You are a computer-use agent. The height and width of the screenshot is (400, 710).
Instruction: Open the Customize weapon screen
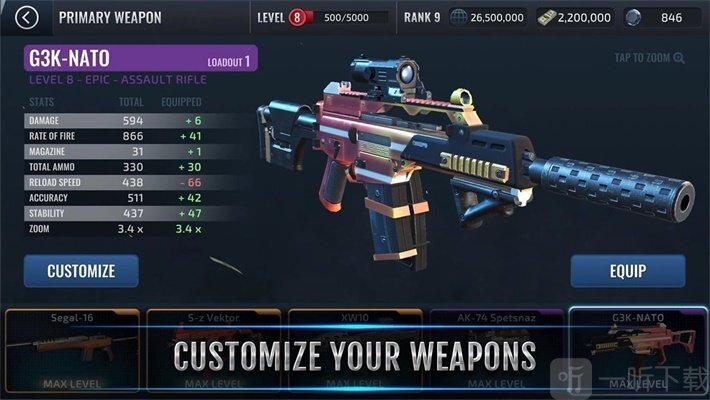point(81,271)
